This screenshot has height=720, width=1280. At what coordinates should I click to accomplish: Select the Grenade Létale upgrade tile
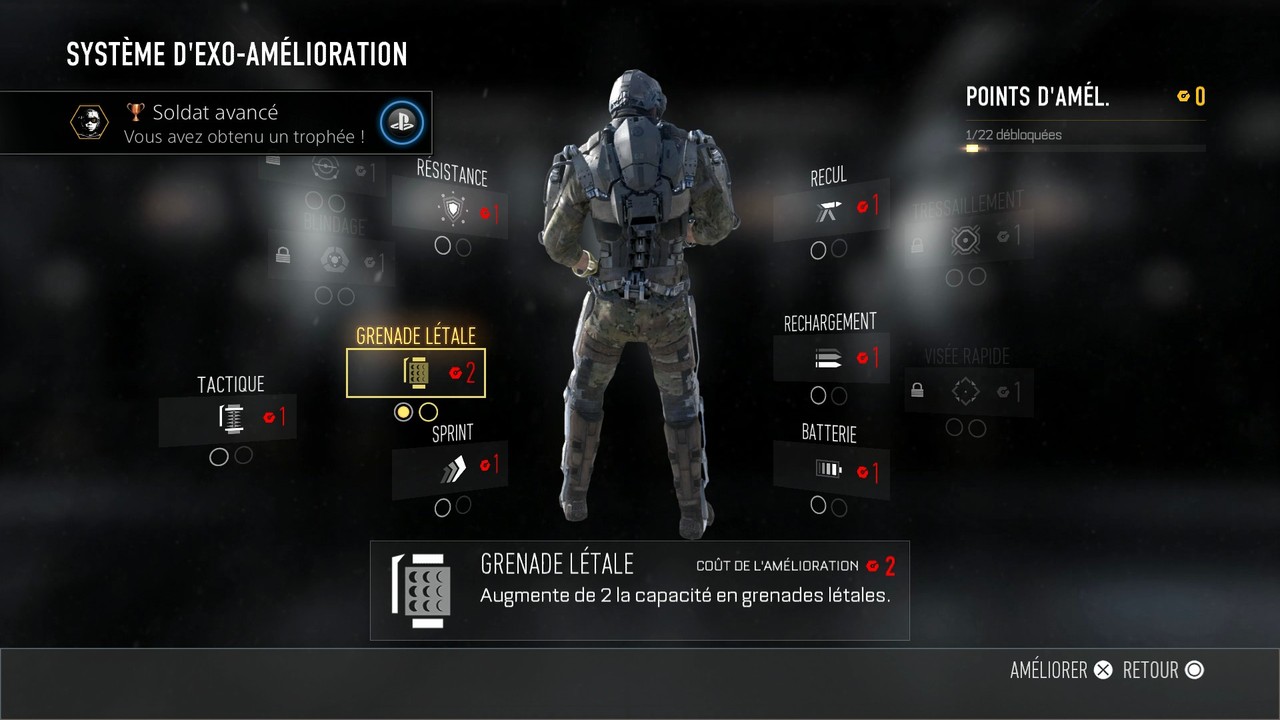[x=416, y=373]
